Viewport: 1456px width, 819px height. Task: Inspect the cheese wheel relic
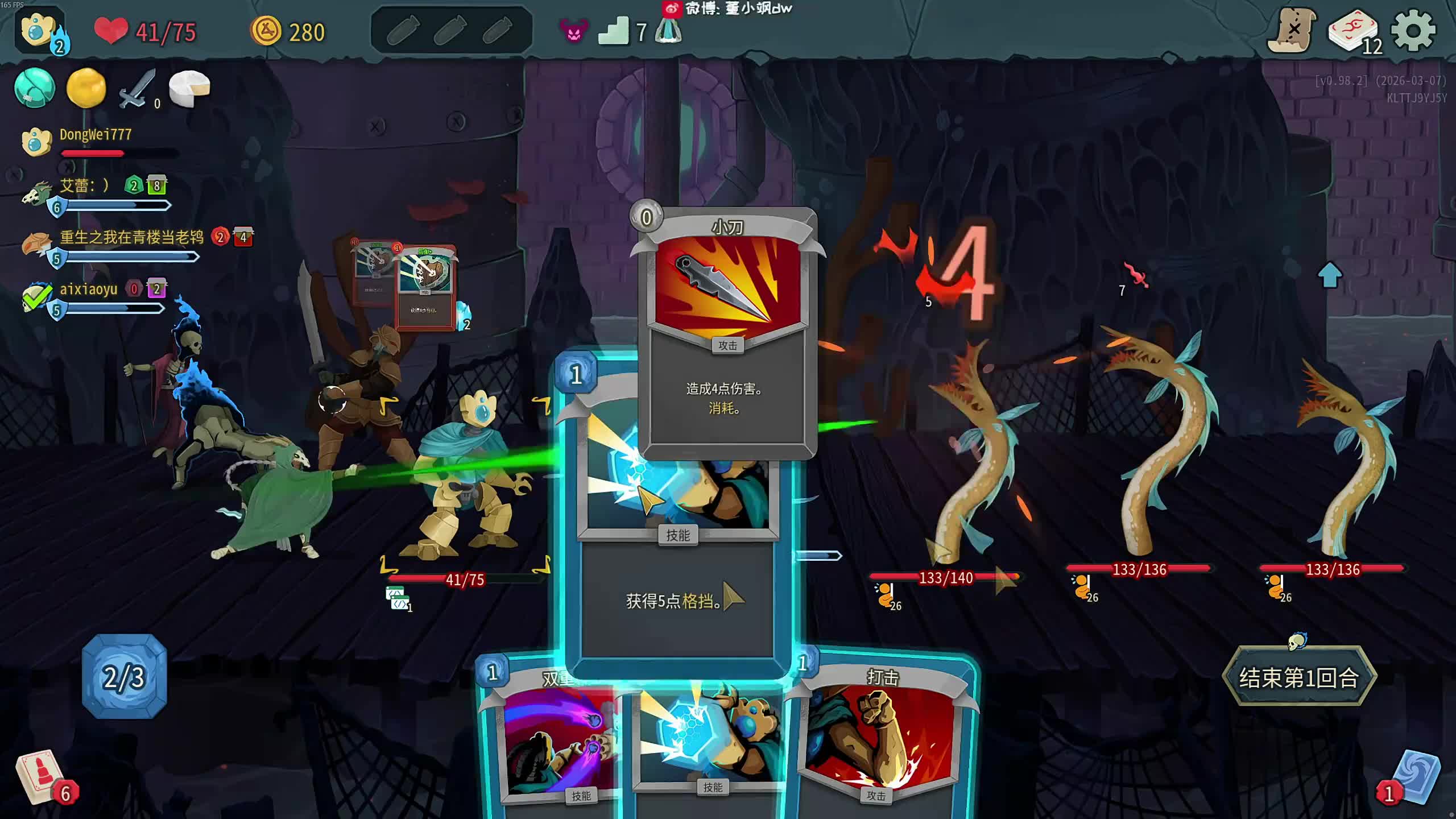coord(189,88)
